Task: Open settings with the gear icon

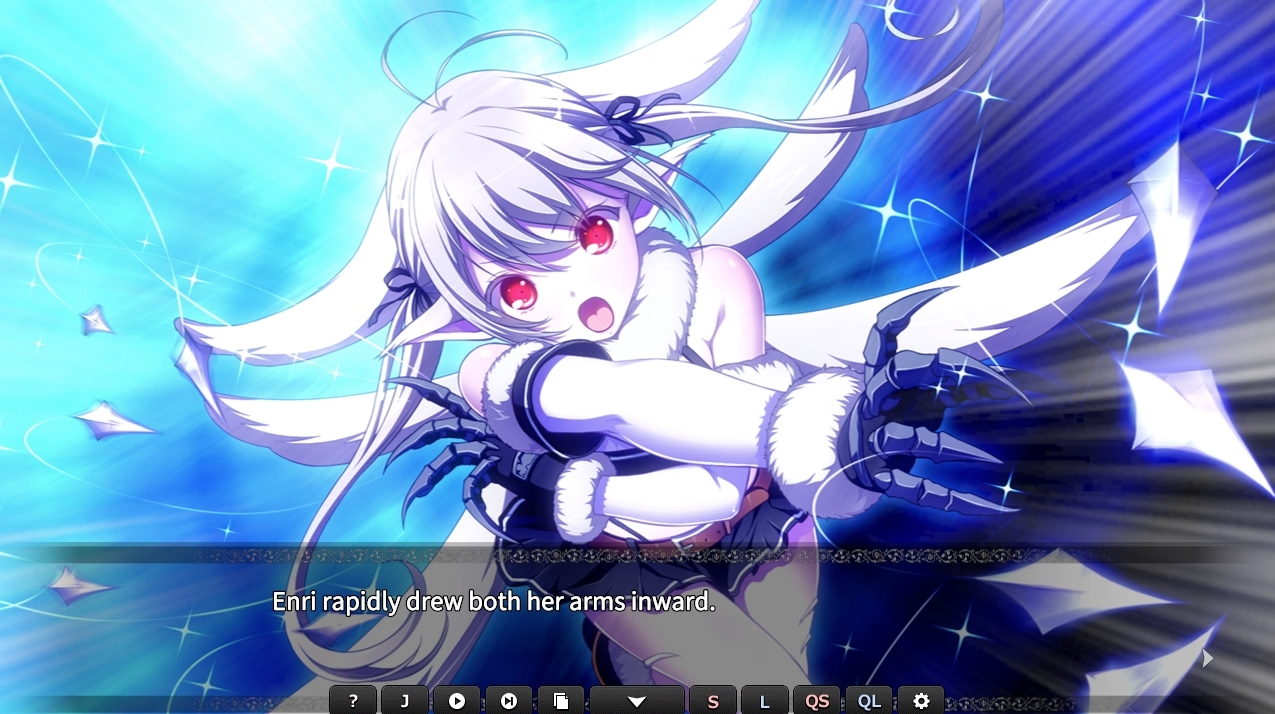Action: 921,701
